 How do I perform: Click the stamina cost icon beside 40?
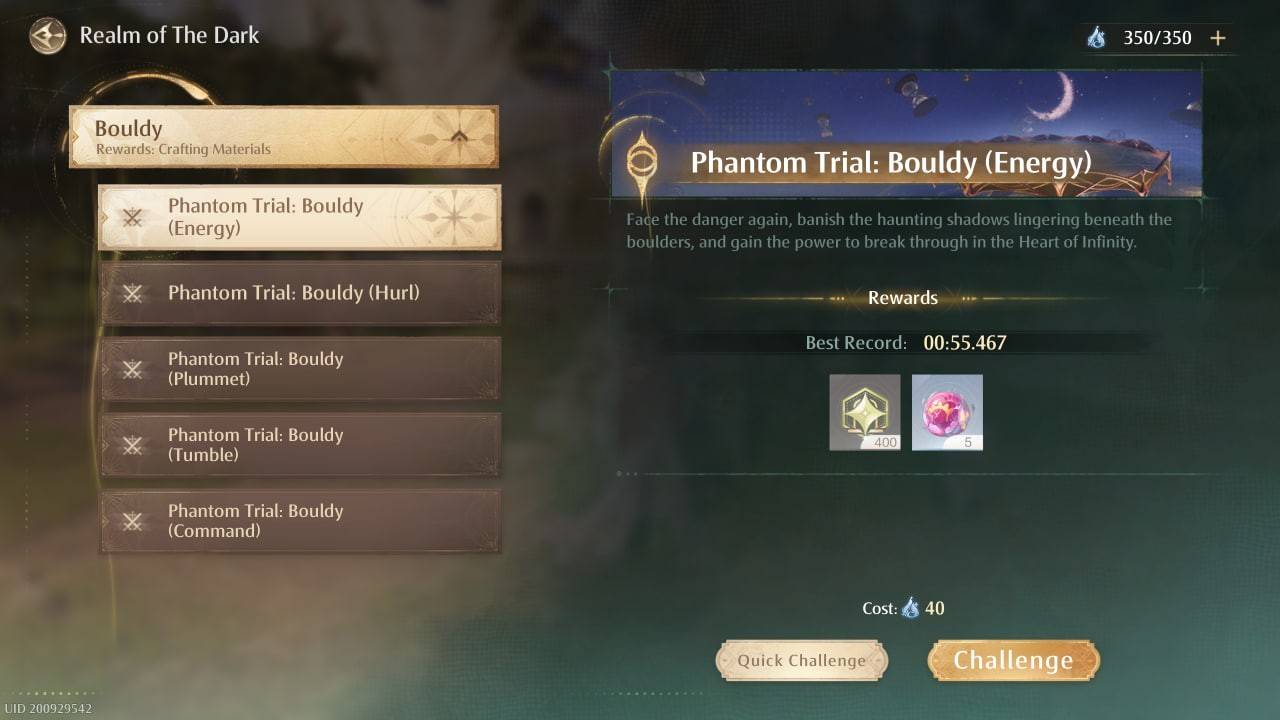(x=910, y=608)
